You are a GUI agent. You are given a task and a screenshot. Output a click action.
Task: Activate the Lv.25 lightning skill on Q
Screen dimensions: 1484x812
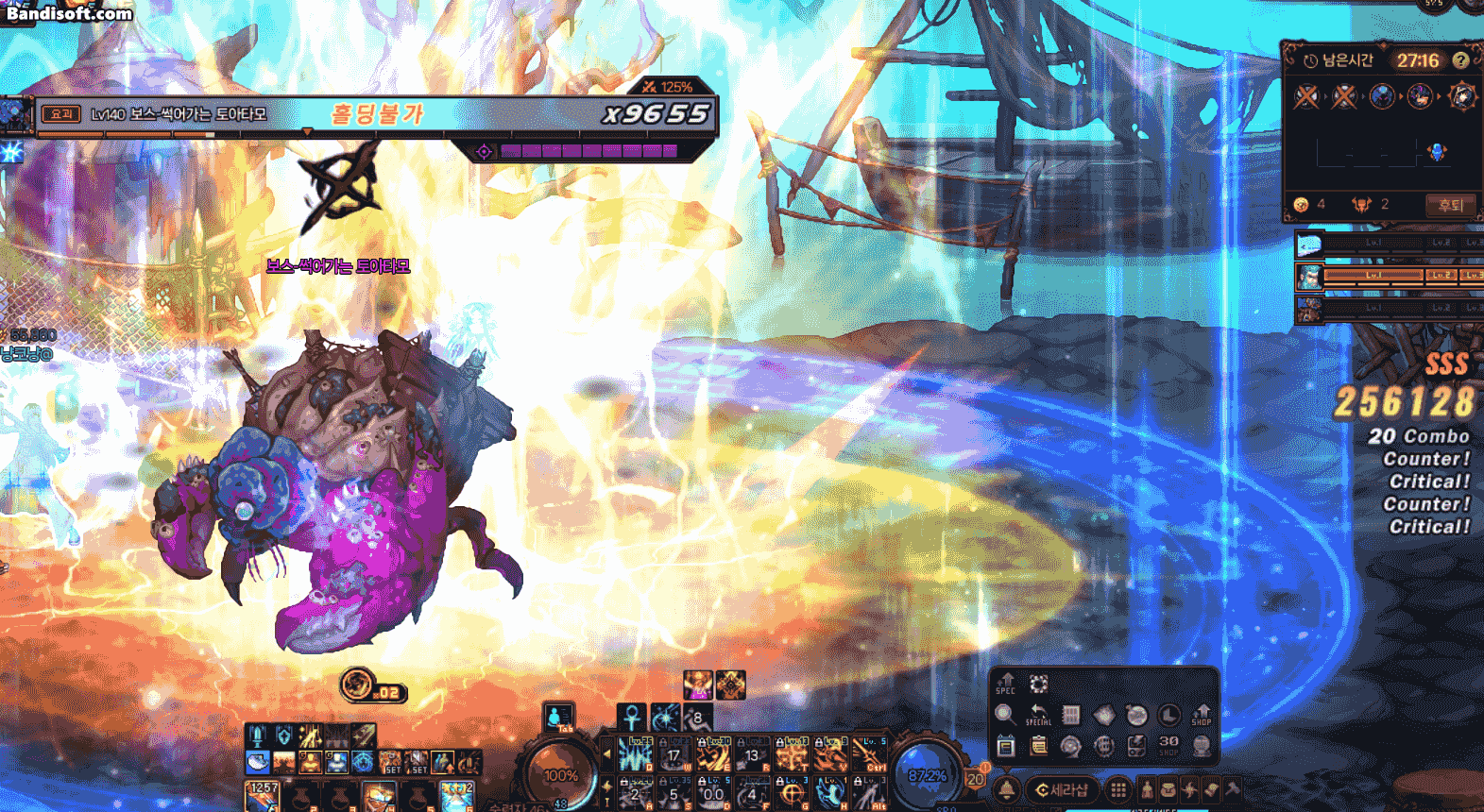(x=635, y=755)
